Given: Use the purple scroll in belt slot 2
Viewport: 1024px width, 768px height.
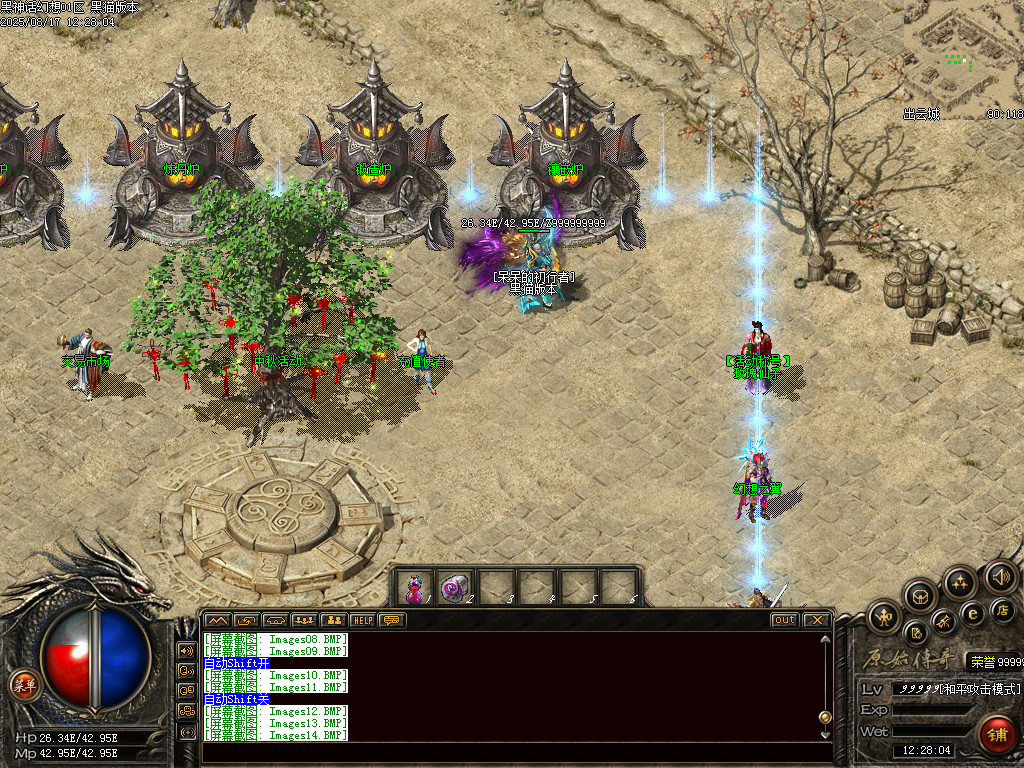Looking at the screenshot, I should pyautogui.click(x=456, y=589).
